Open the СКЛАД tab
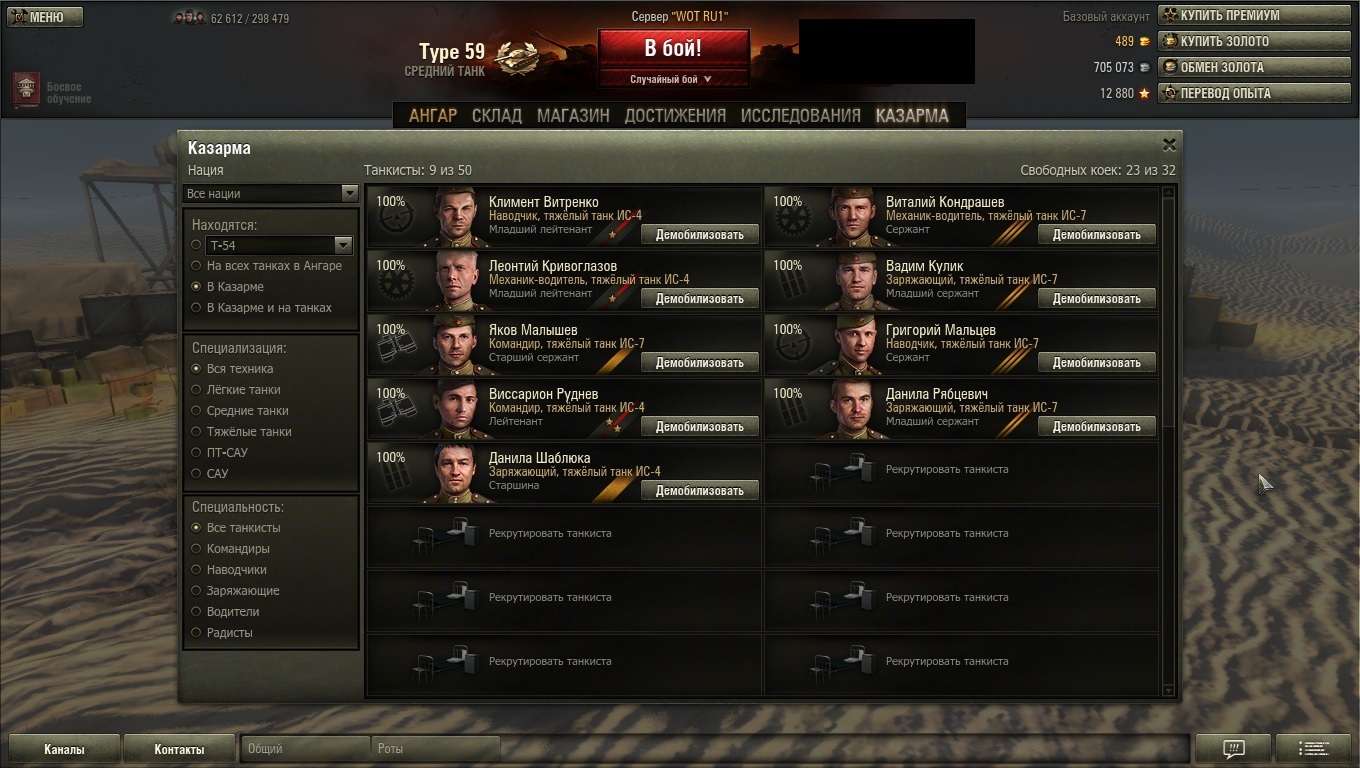1360x768 pixels. (x=496, y=115)
